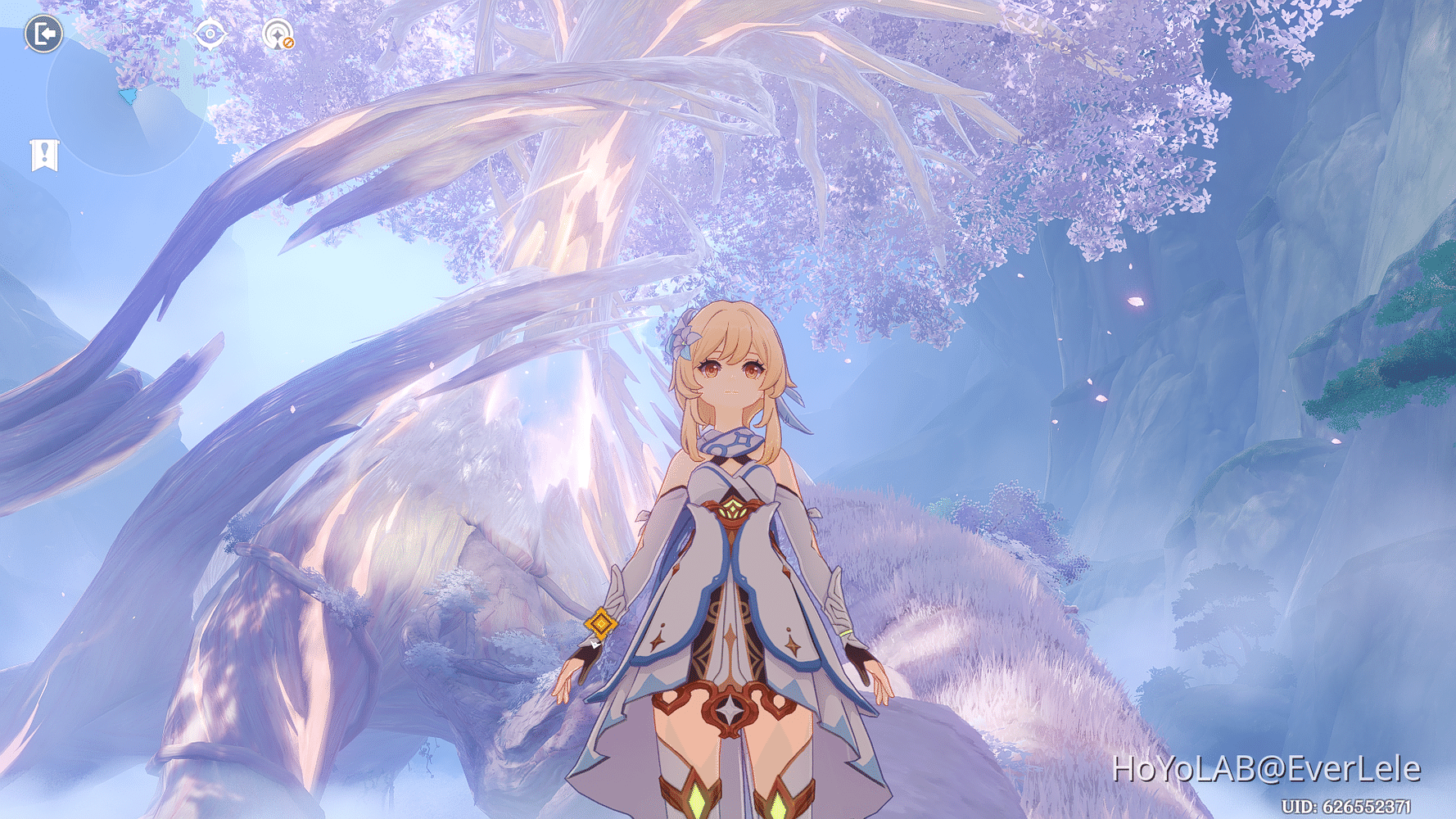
Task: Click the N compass marker on the minimap
Action: pos(128,28)
